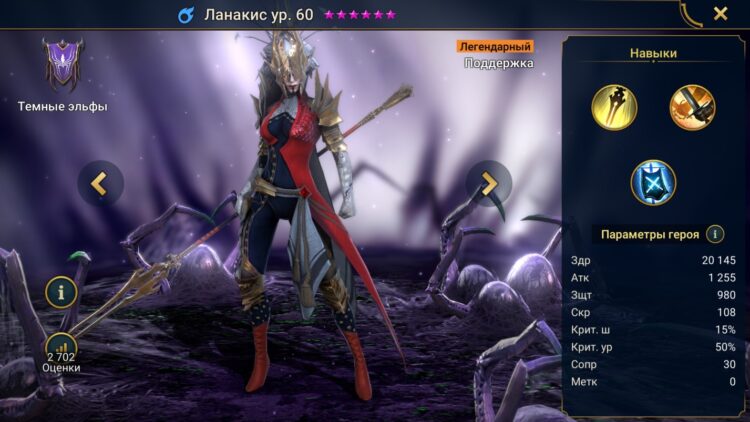Click the blue affinity icon beside hero name
Screen dimensions: 750x422
pos(186,15)
